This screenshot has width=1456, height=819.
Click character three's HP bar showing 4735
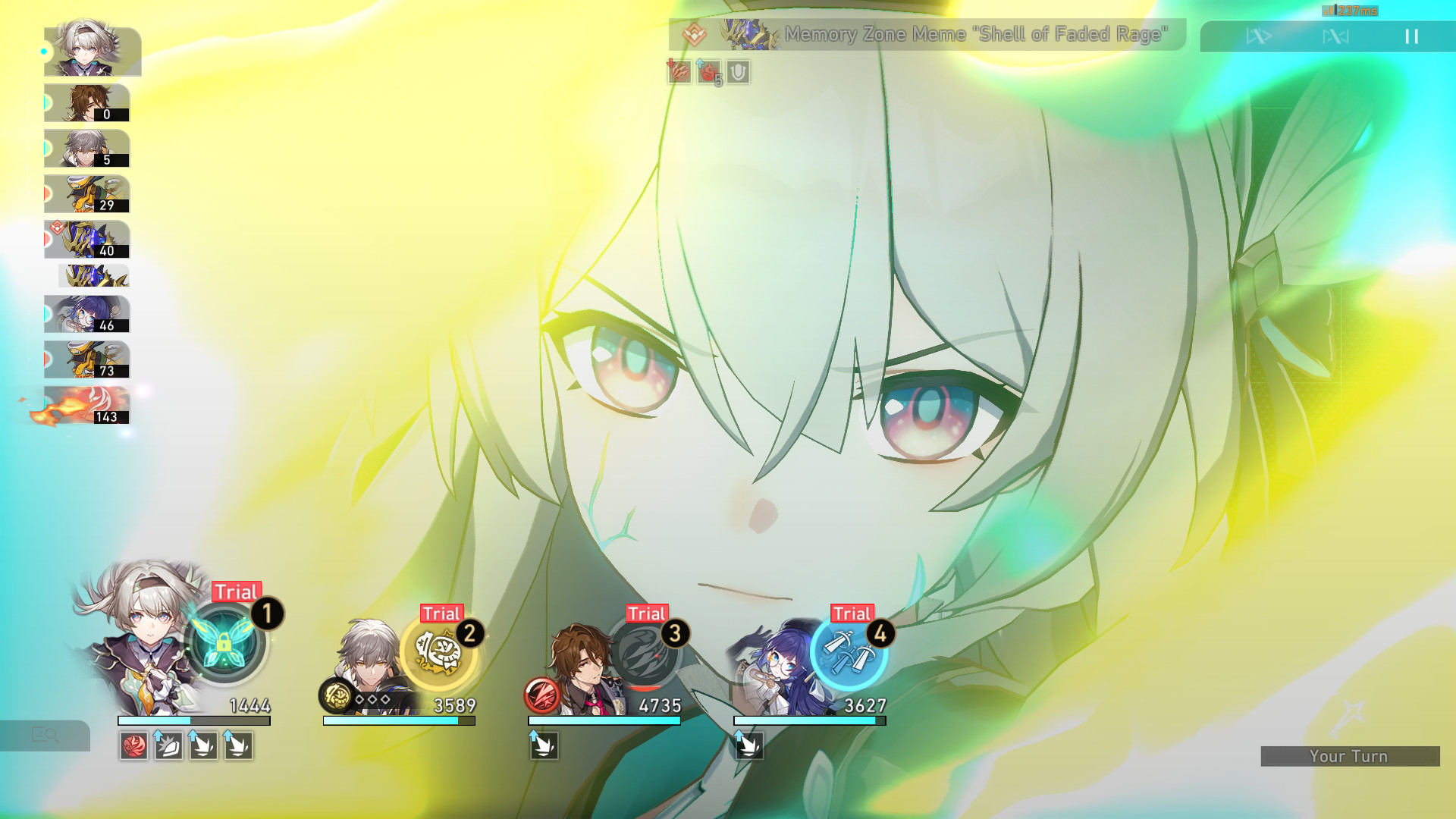603,719
